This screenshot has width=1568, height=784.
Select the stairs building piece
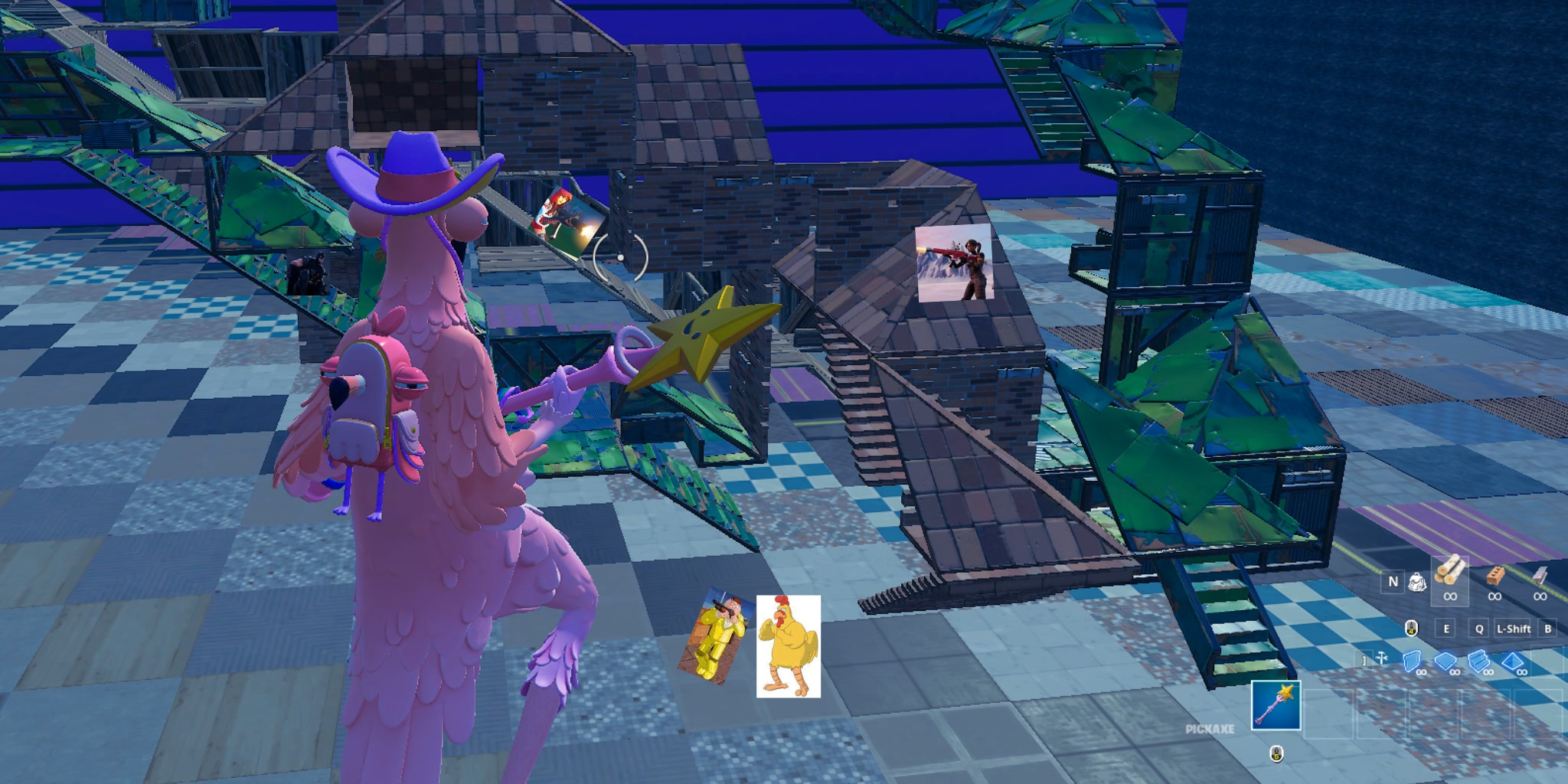point(1478,660)
